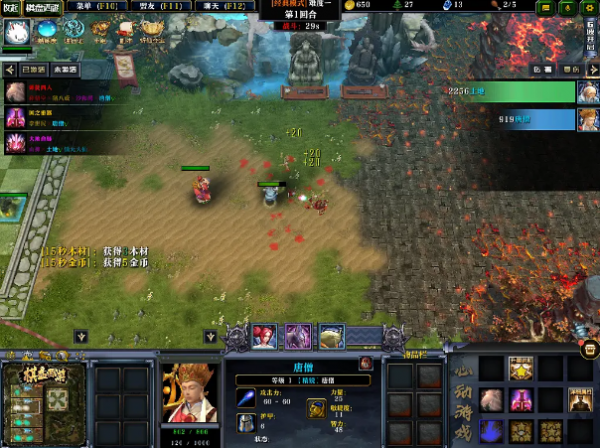
Task: Select the red-haired hero card above panel
Action: pos(264,336)
